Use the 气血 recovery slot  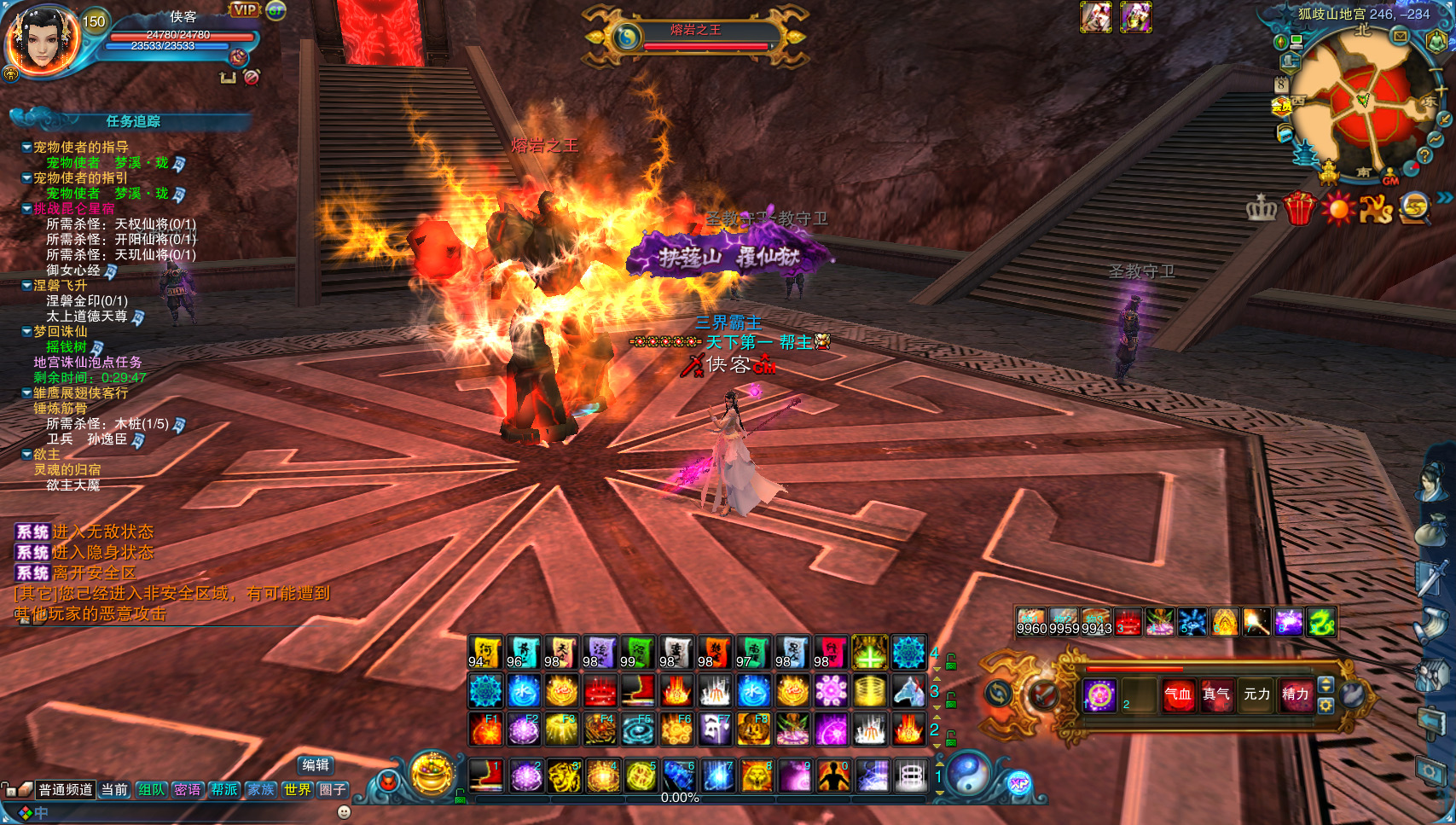click(1178, 694)
